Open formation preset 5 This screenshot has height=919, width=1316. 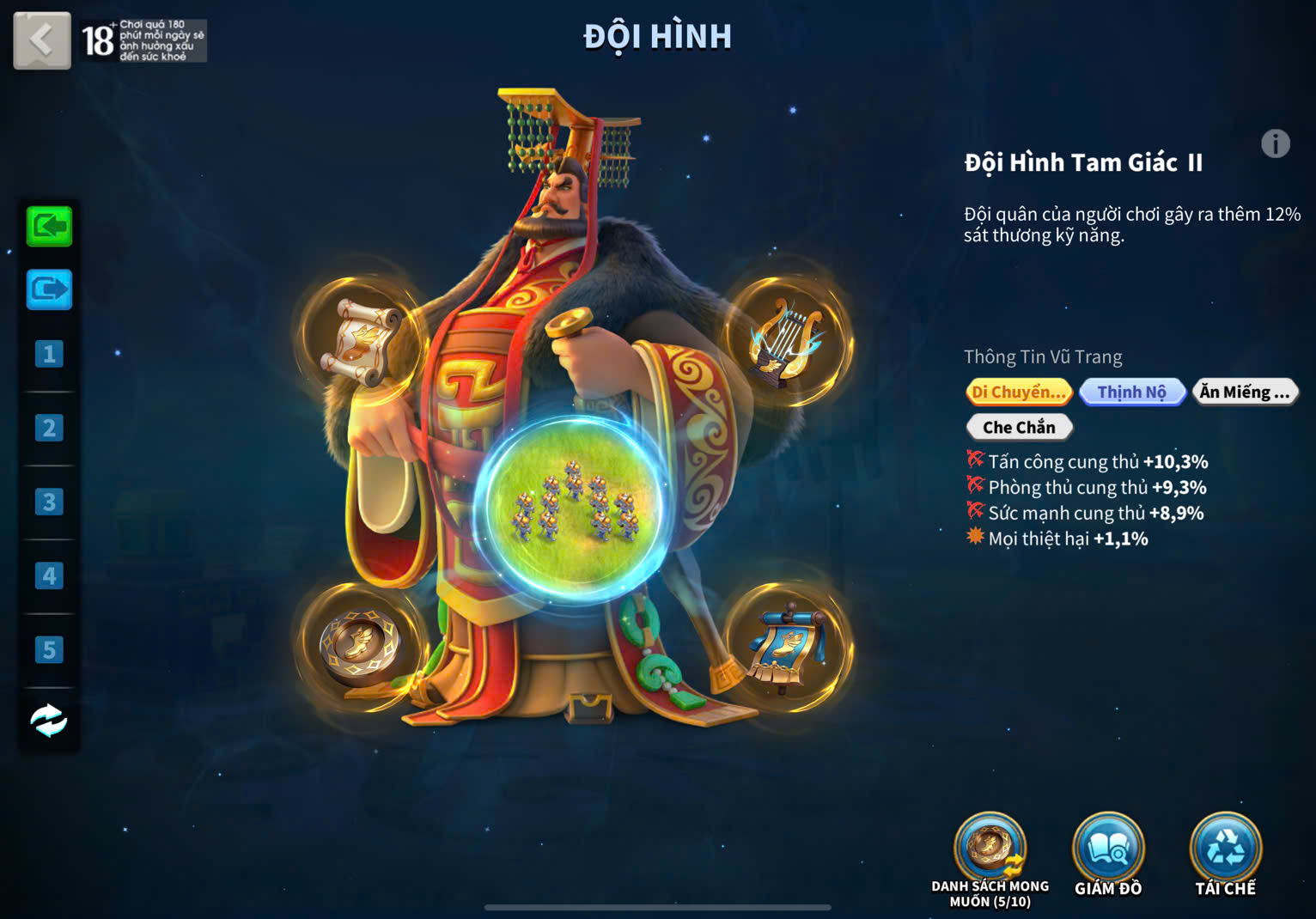click(49, 649)
